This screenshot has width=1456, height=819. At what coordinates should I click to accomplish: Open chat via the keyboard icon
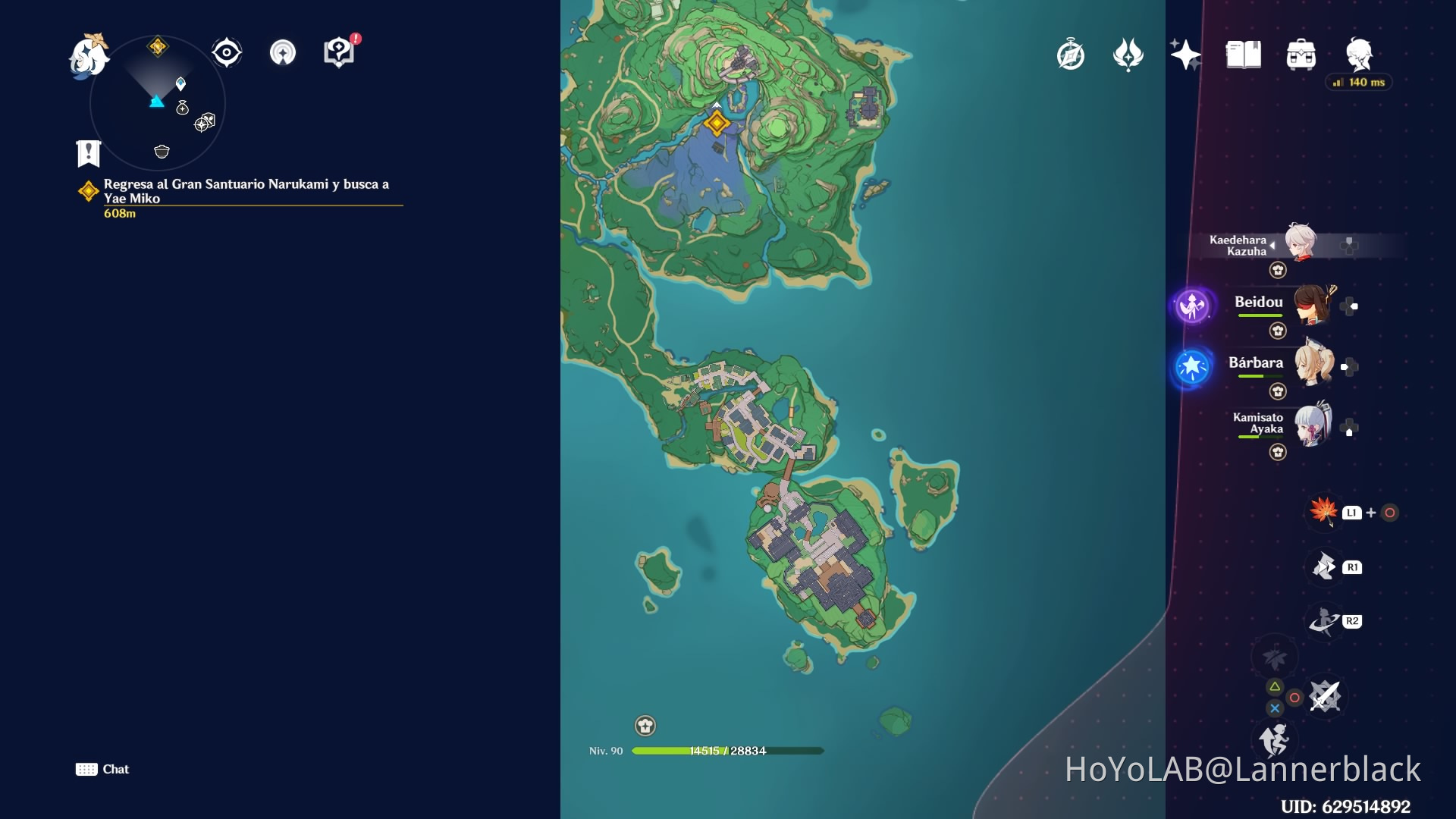pos(86,769)
